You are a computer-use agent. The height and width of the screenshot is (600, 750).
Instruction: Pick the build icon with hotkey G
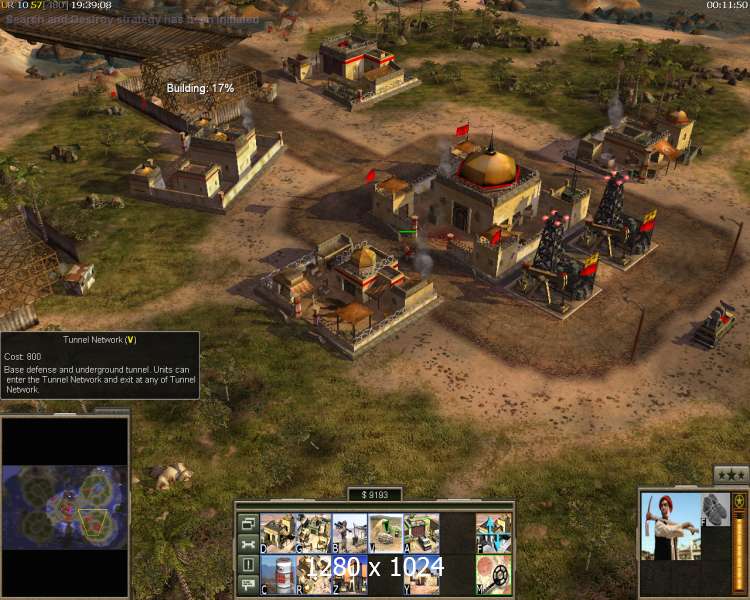313,533
